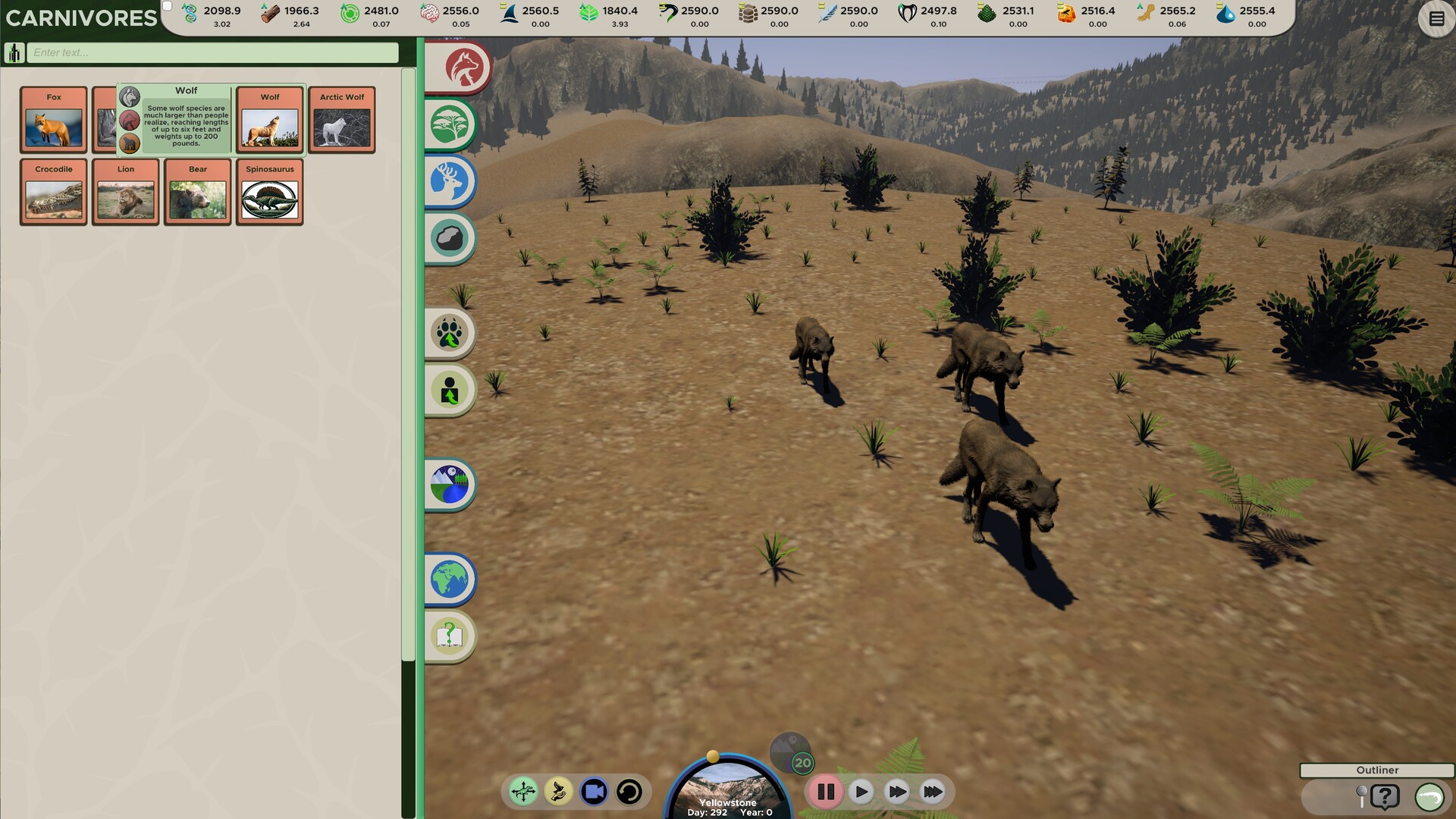The image size is (1456, 819).
Task: Select the Carnivores fox icon in sidebar
Action: (465, 67)
